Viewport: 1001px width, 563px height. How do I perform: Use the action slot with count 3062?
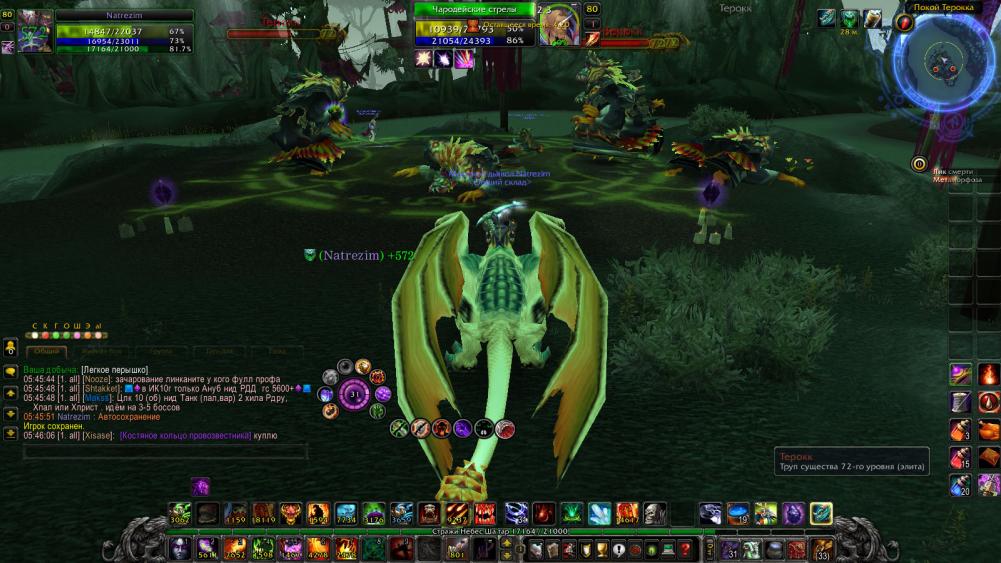click(x=180, y=514)
